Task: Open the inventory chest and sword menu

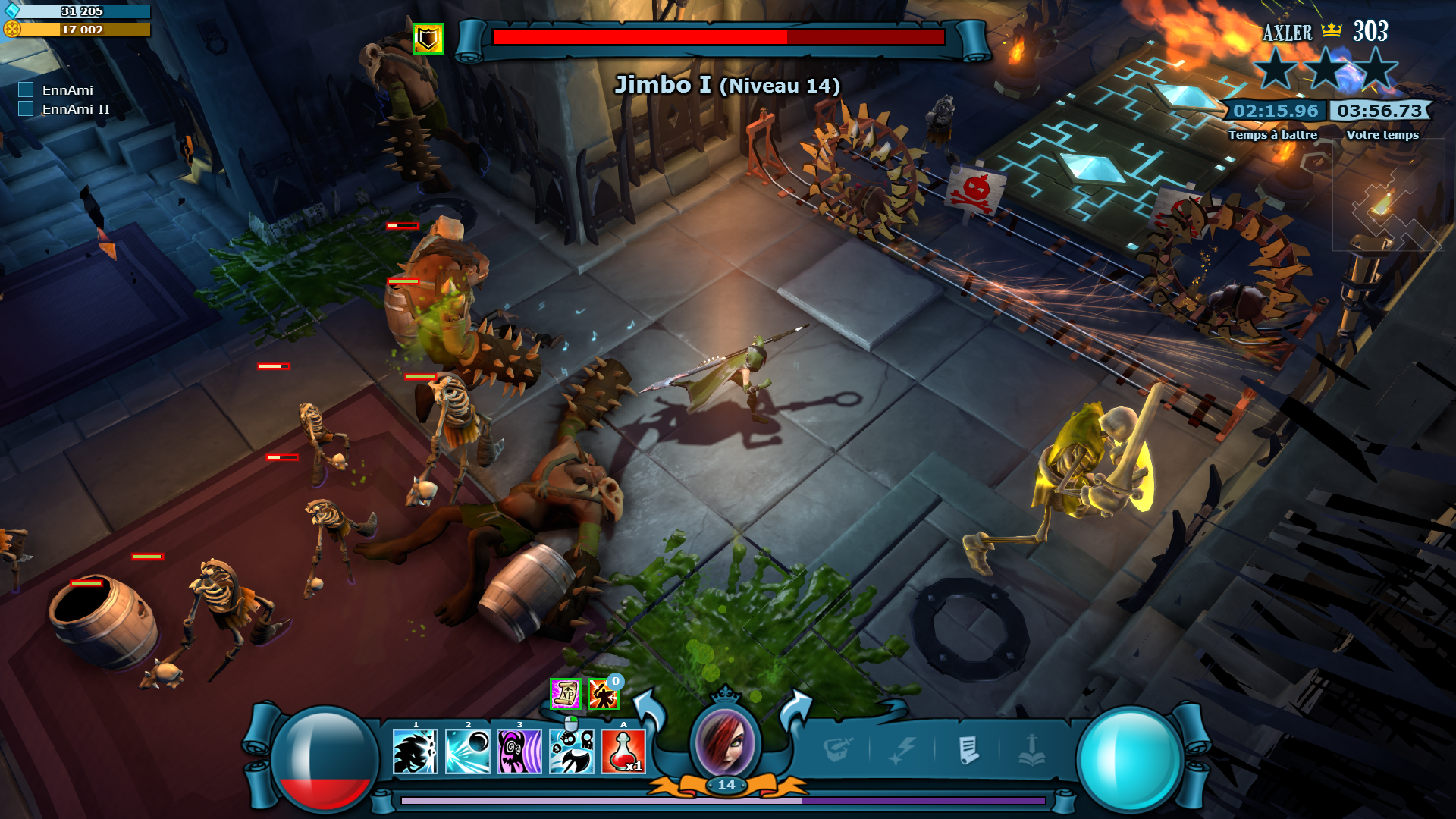Action: click(x=838, y=750)
